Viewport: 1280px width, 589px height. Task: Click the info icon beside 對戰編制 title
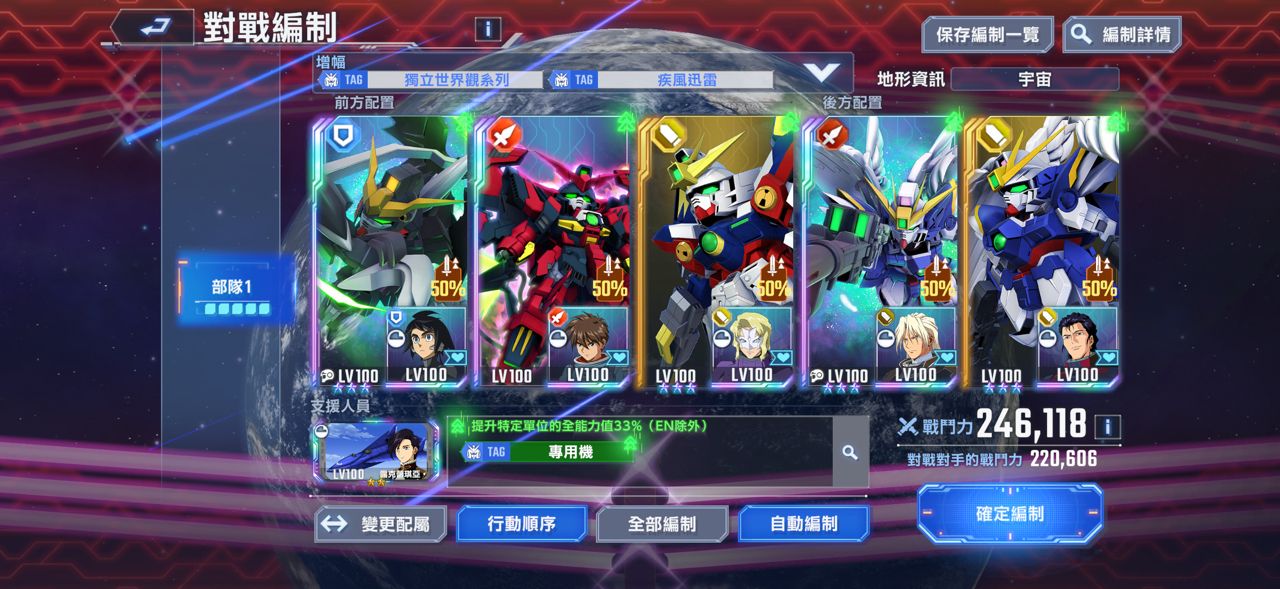click(x=488, y=29)
